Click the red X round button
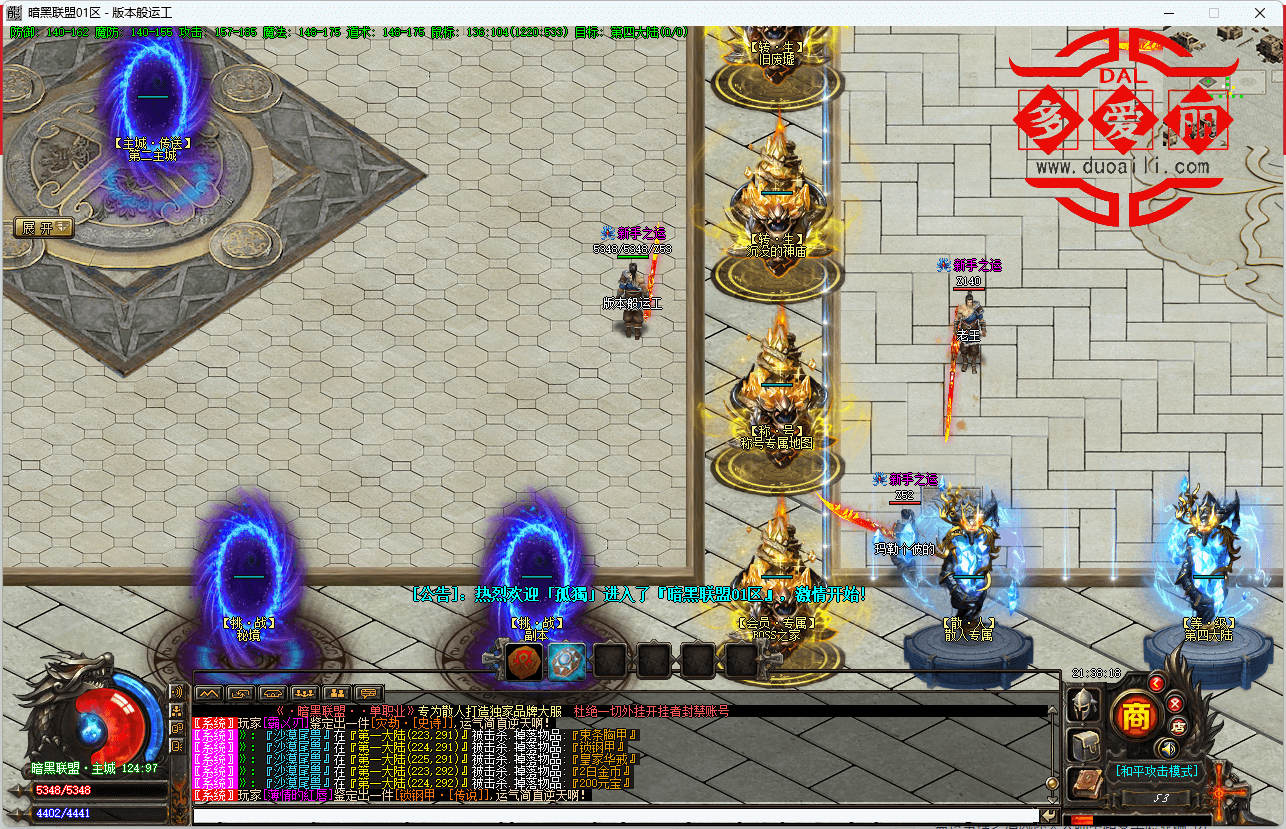Image resolution: width=1286 pixels, height=829 pixels. tap(1175, 704)
